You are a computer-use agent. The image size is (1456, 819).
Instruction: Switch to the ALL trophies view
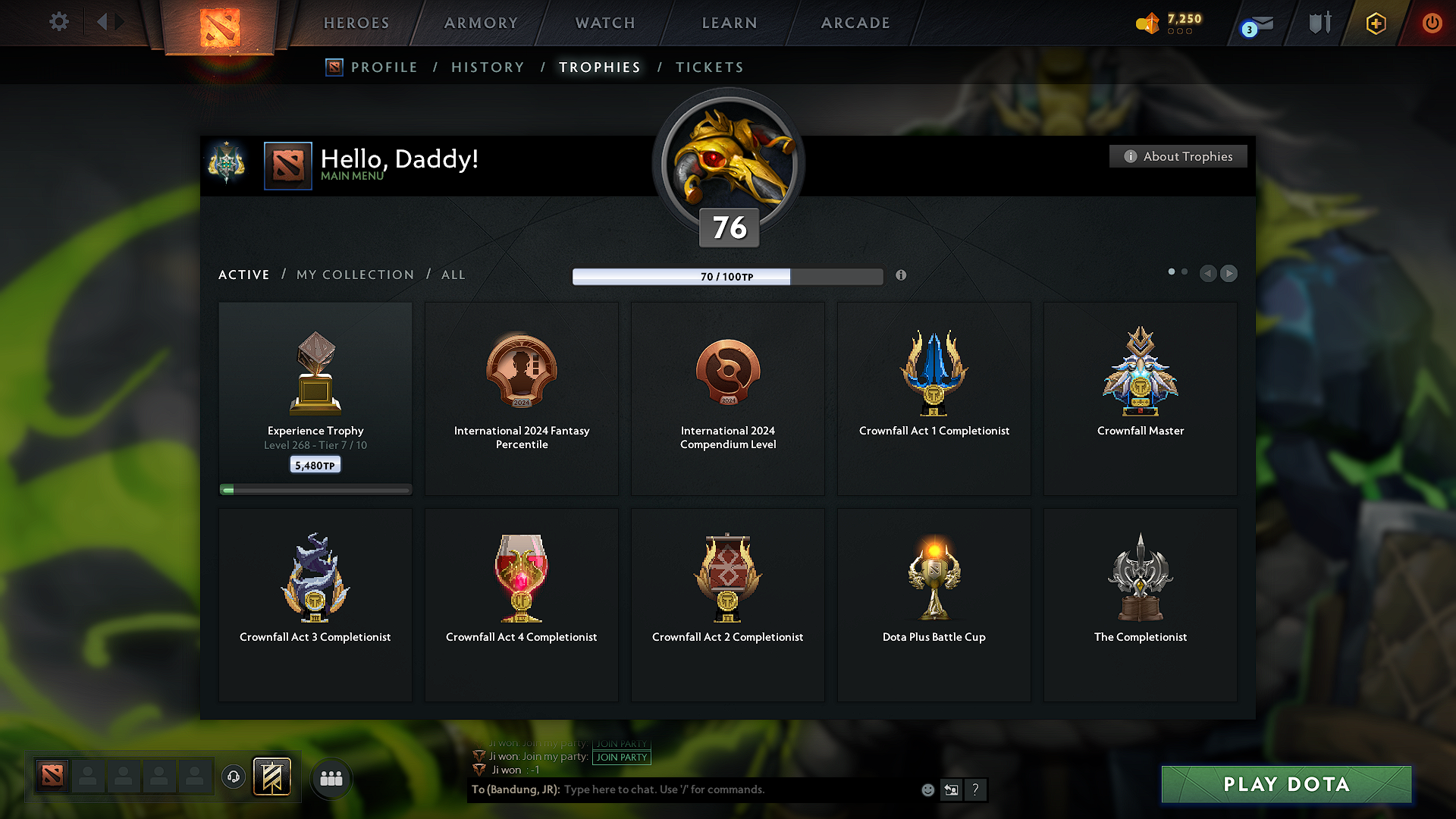[453, 275]
